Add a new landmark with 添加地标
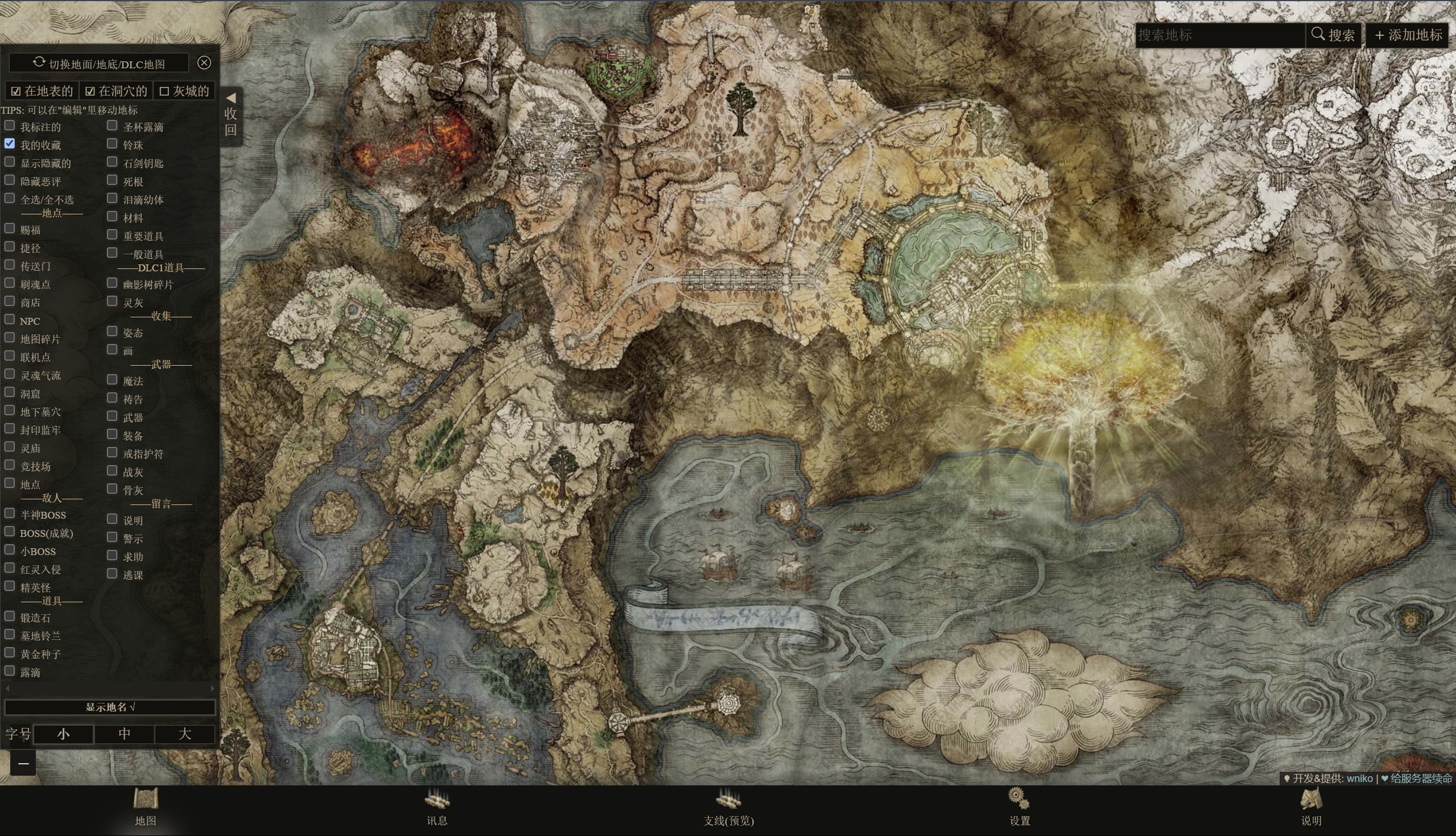The height and width of the screenshot is (836, 1456). coord(1408,35)
